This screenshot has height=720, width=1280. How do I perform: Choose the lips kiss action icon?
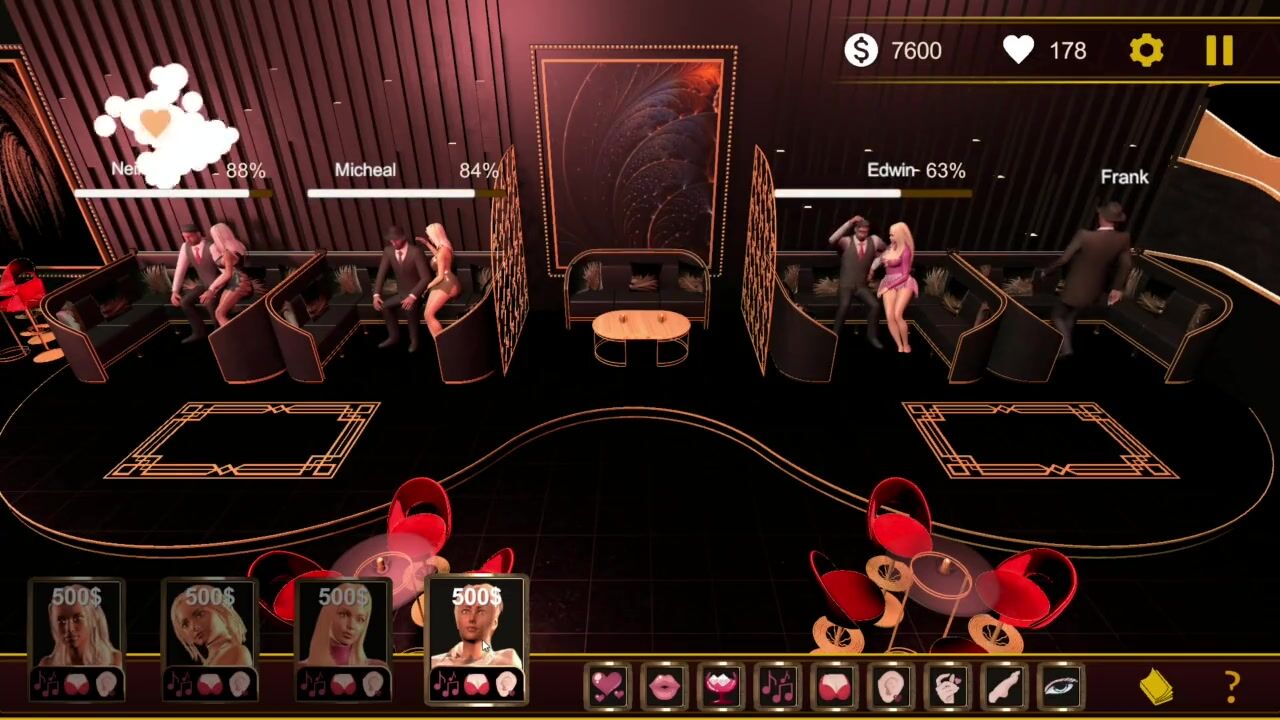pos(664,686)
